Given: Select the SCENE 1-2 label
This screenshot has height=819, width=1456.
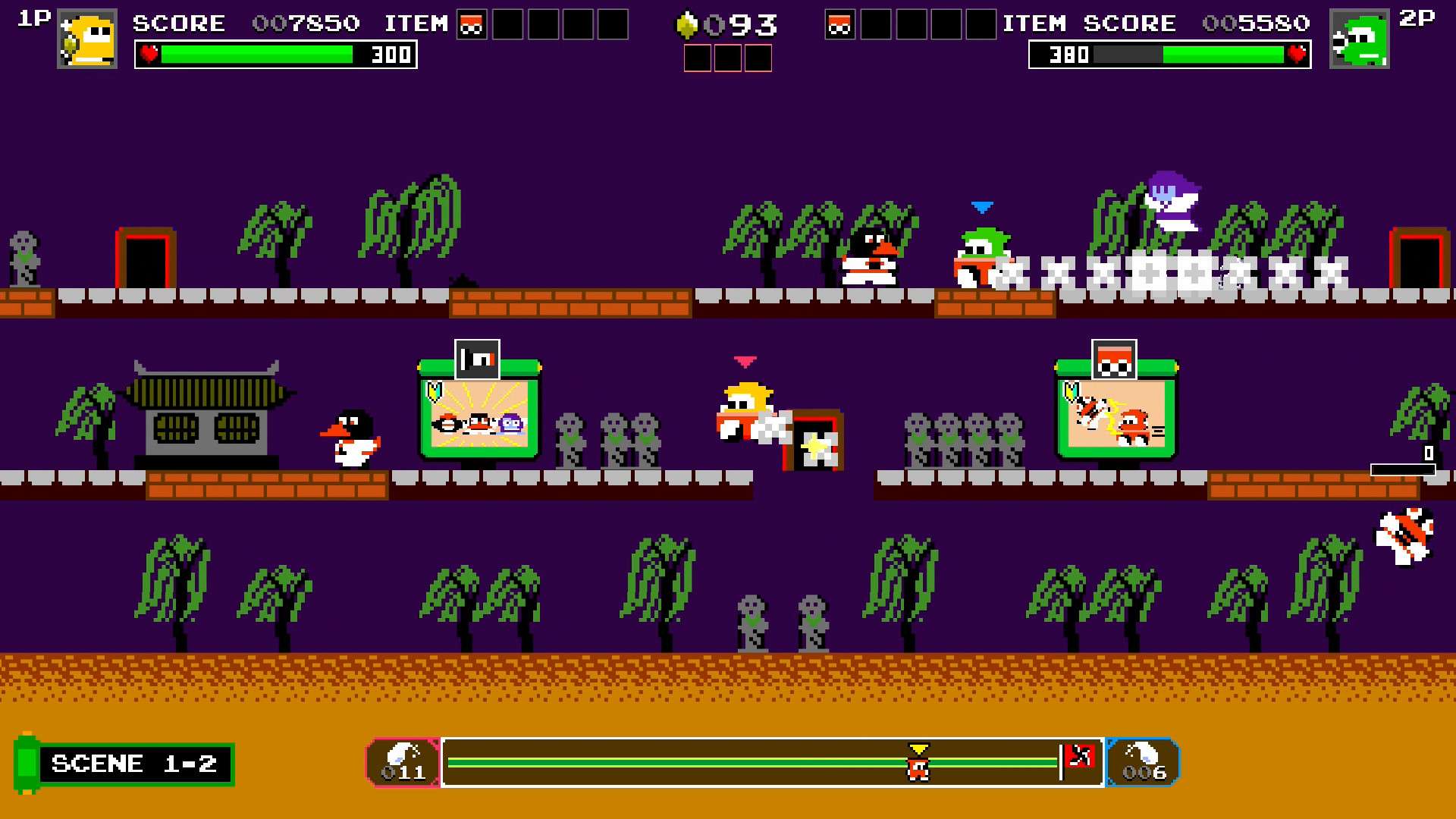Looking at the screenshot, I should [x=133, y=763].
